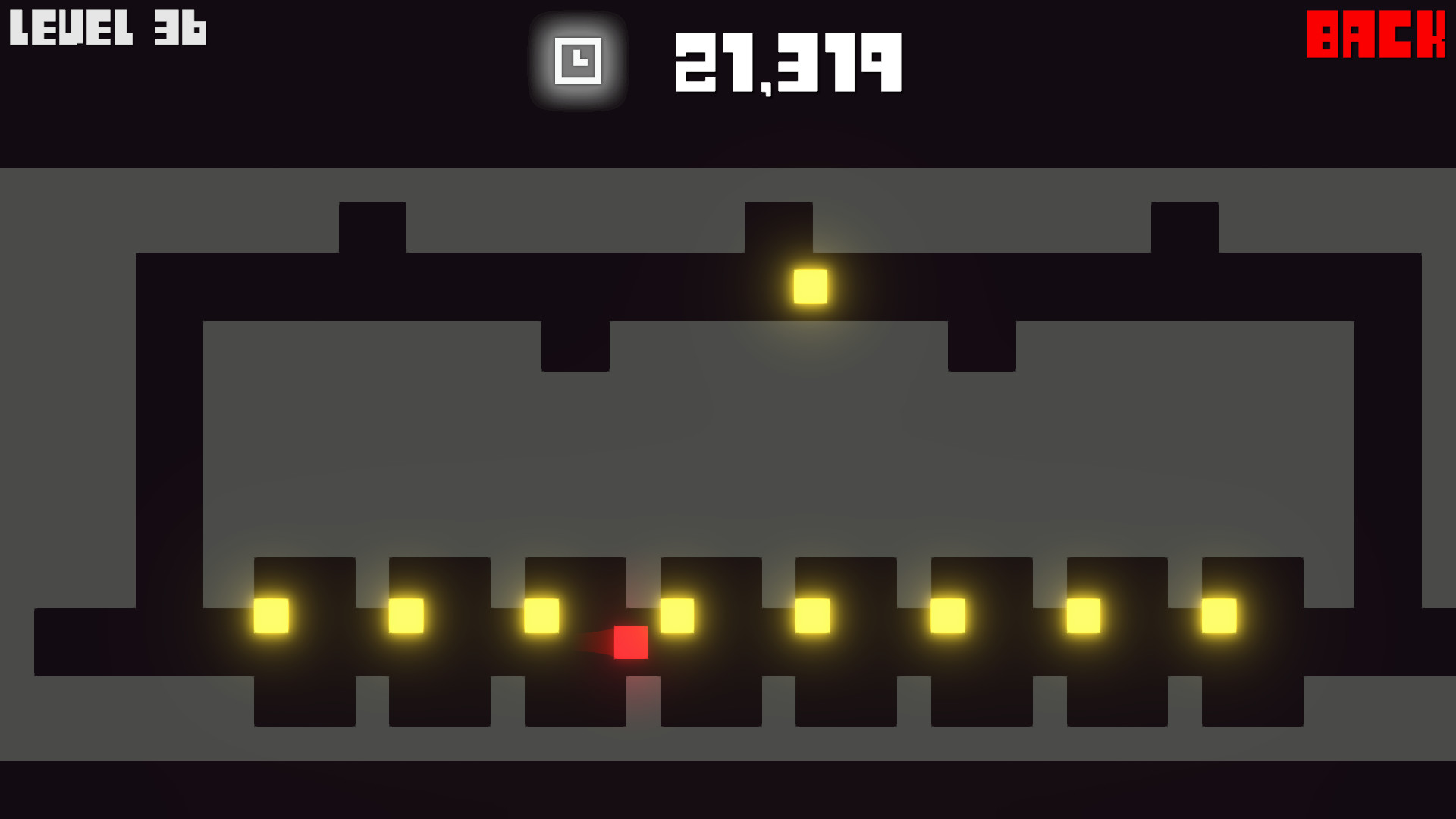The height and width of the screenshot is (819, 1456).
Task: Click the second yellow pellet from the left
Action: tap(407, 617)
